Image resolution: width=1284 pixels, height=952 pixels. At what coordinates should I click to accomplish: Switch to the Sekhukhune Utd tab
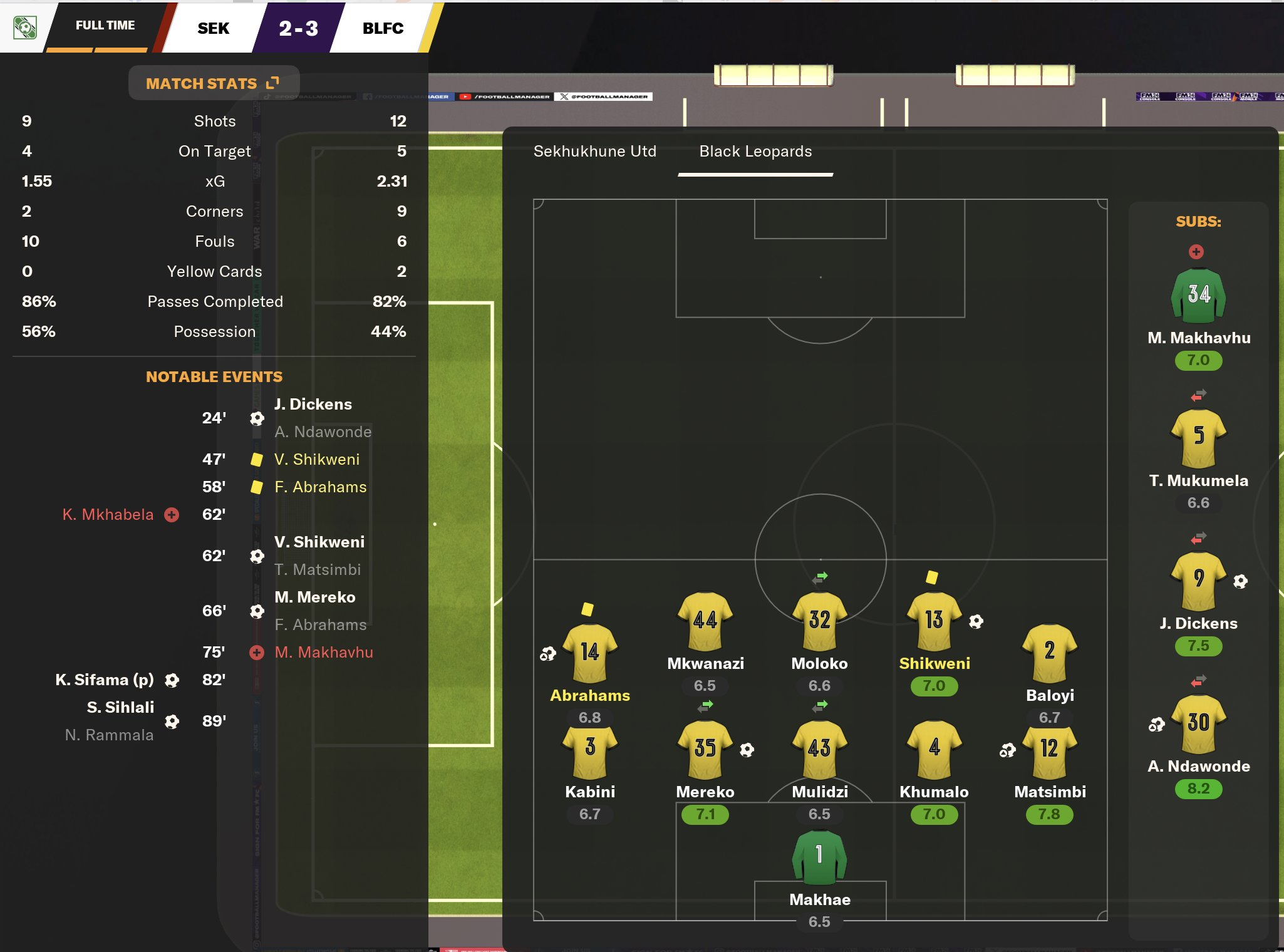coord(594,151)
